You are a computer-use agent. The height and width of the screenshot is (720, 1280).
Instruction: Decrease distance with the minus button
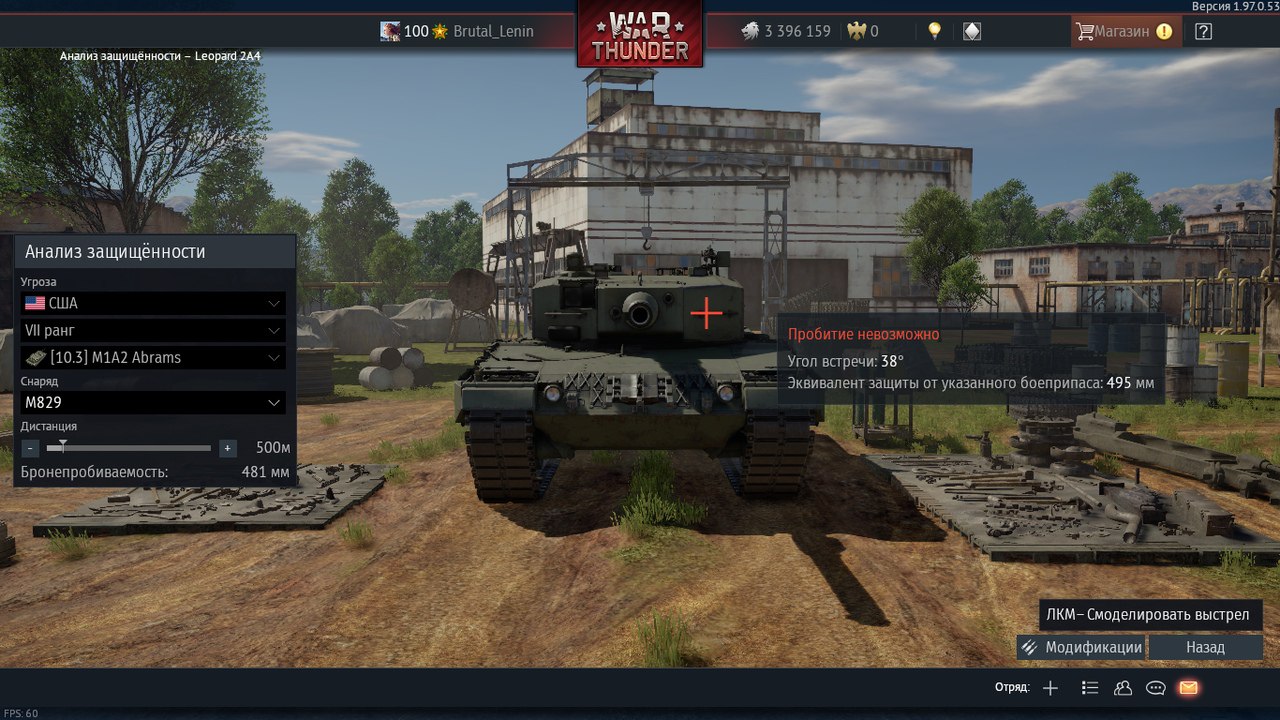coord(30,448)
